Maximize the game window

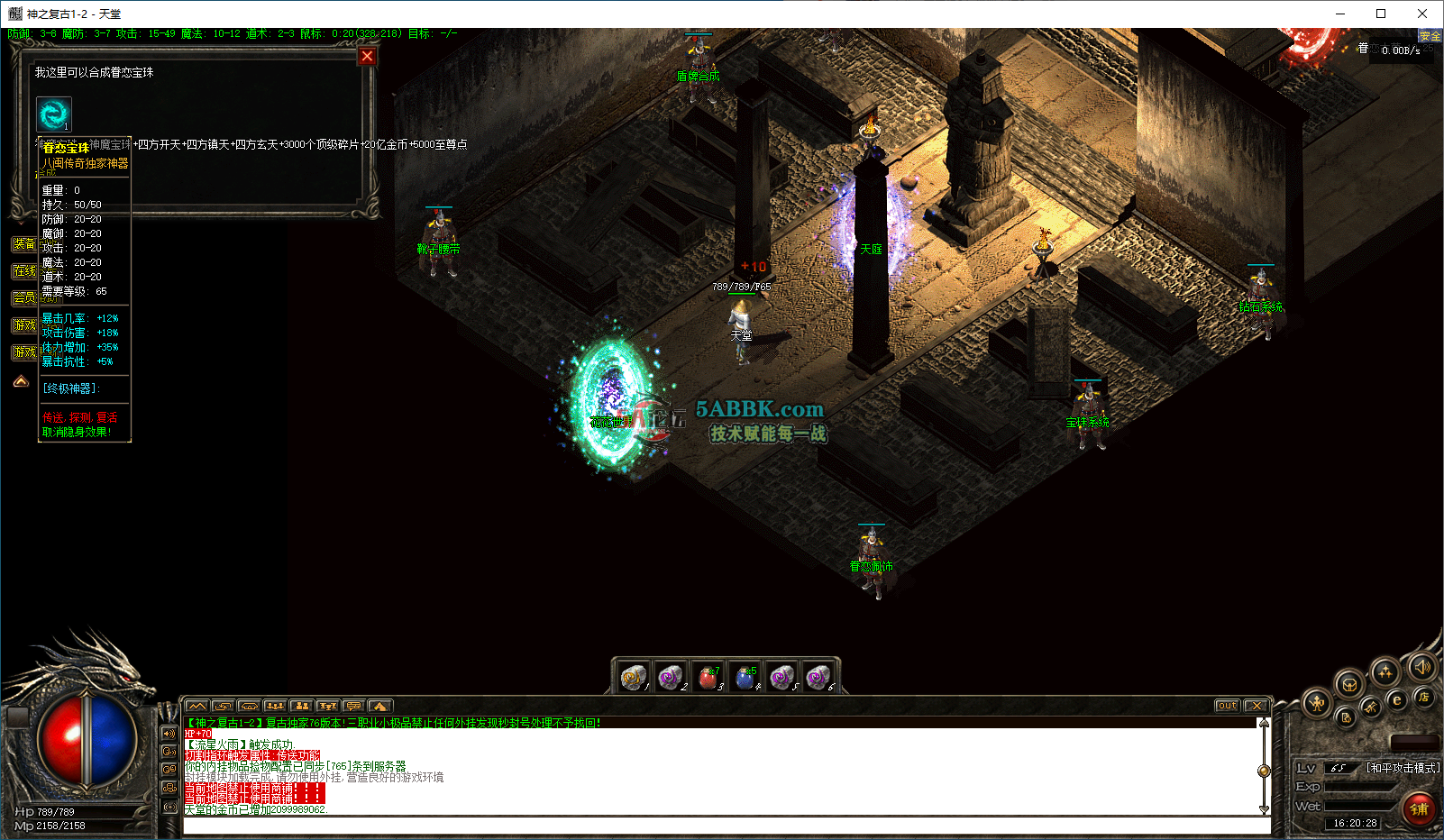point(1381,14)
